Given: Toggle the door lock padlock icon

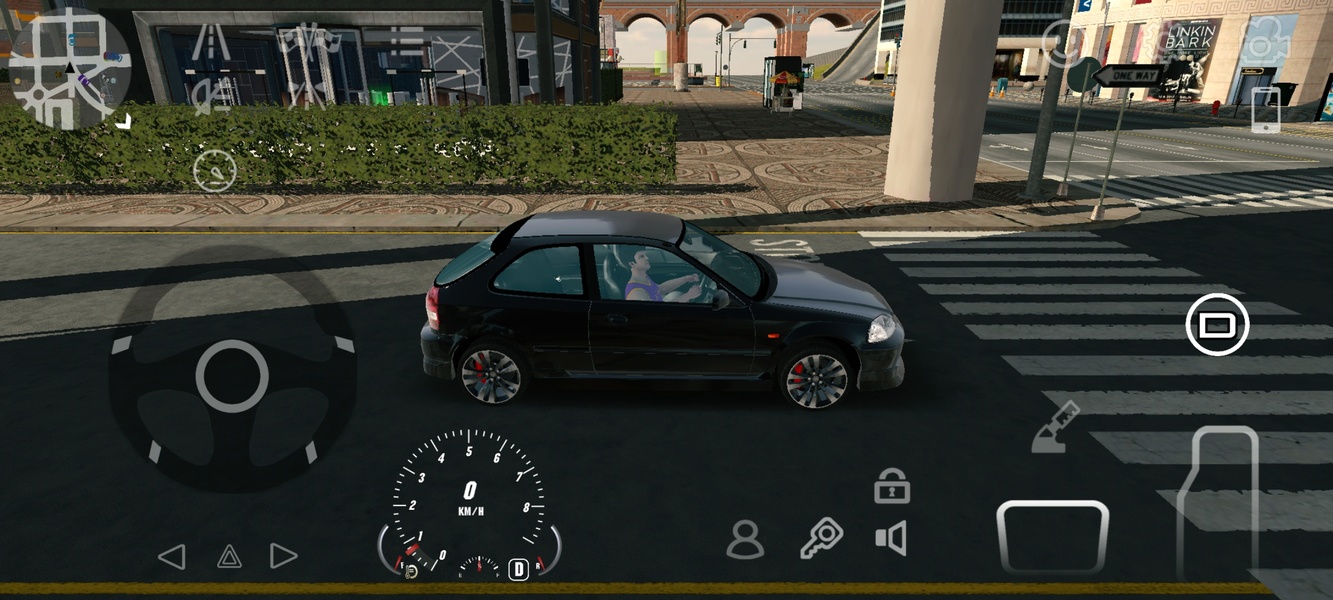Looking at the screenshot, I should (891, 486).
